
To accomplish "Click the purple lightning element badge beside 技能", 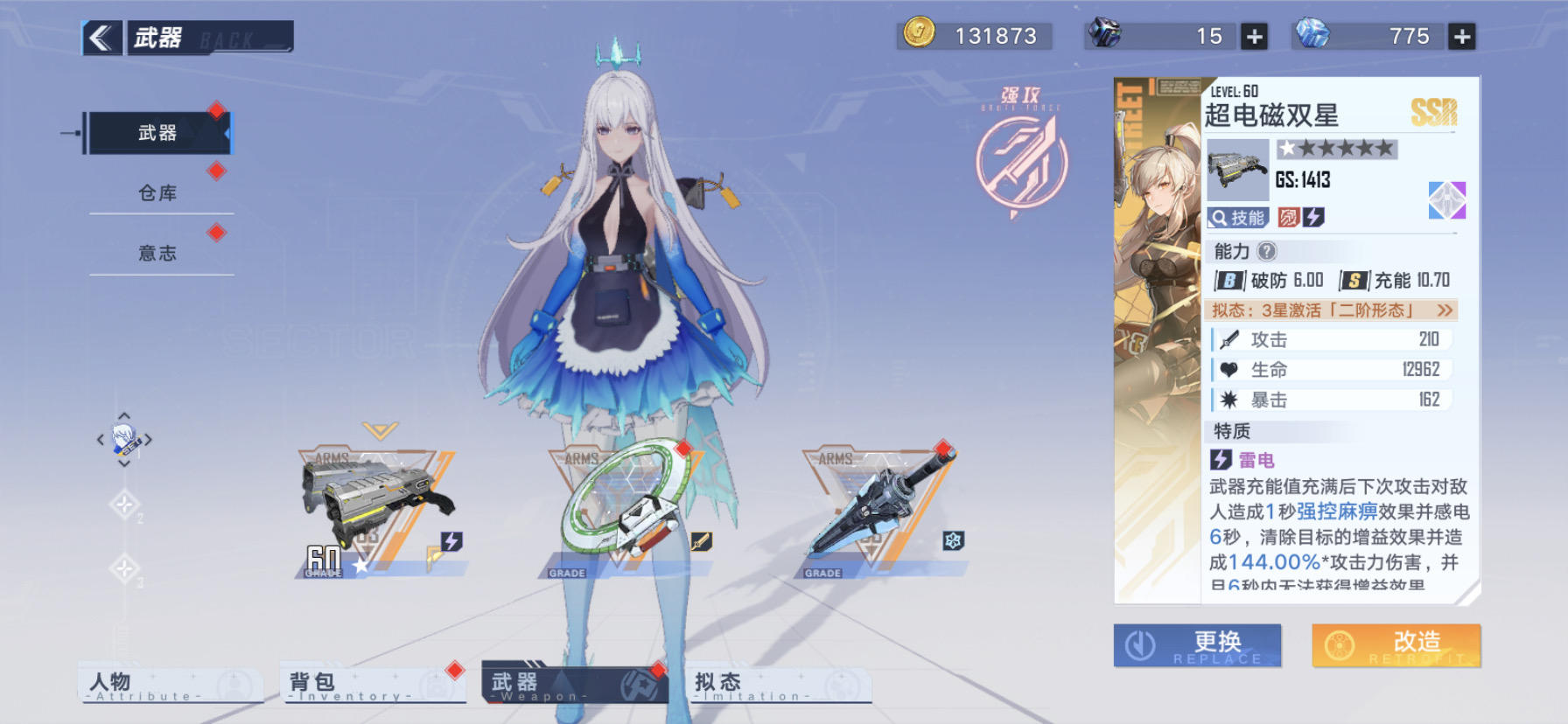I will point(1312,218).
